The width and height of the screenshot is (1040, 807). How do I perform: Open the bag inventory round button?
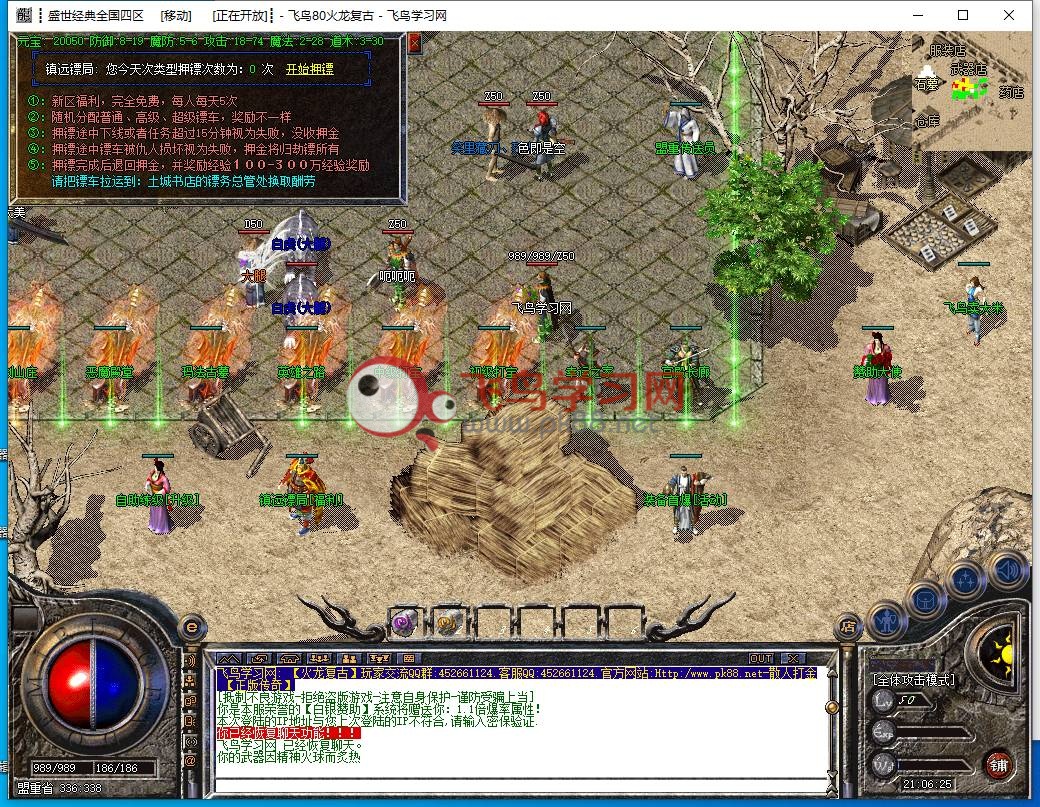pos(926,599)
